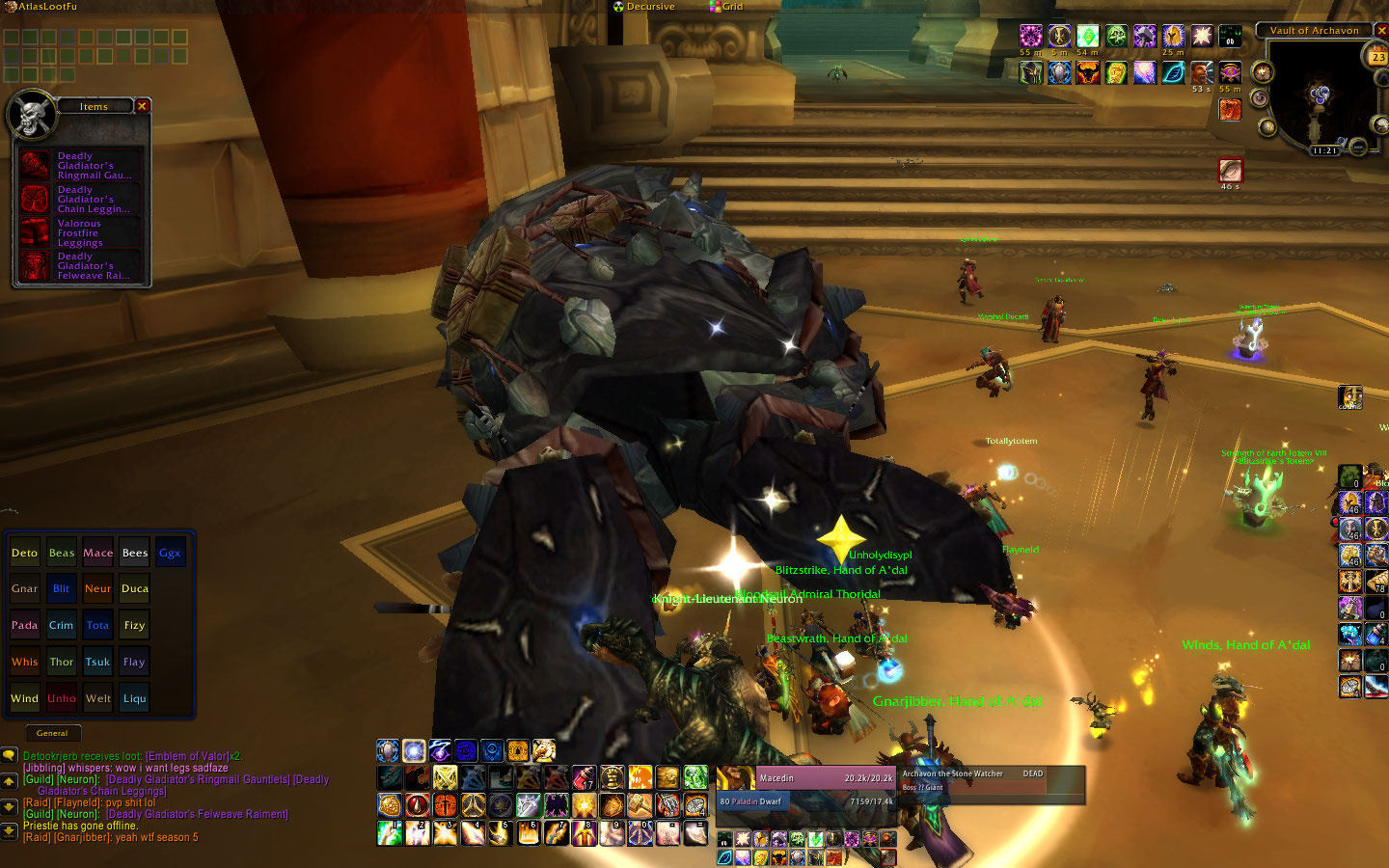
Task: Choose raid member Liqu in Grid frames
Action: 134,698
